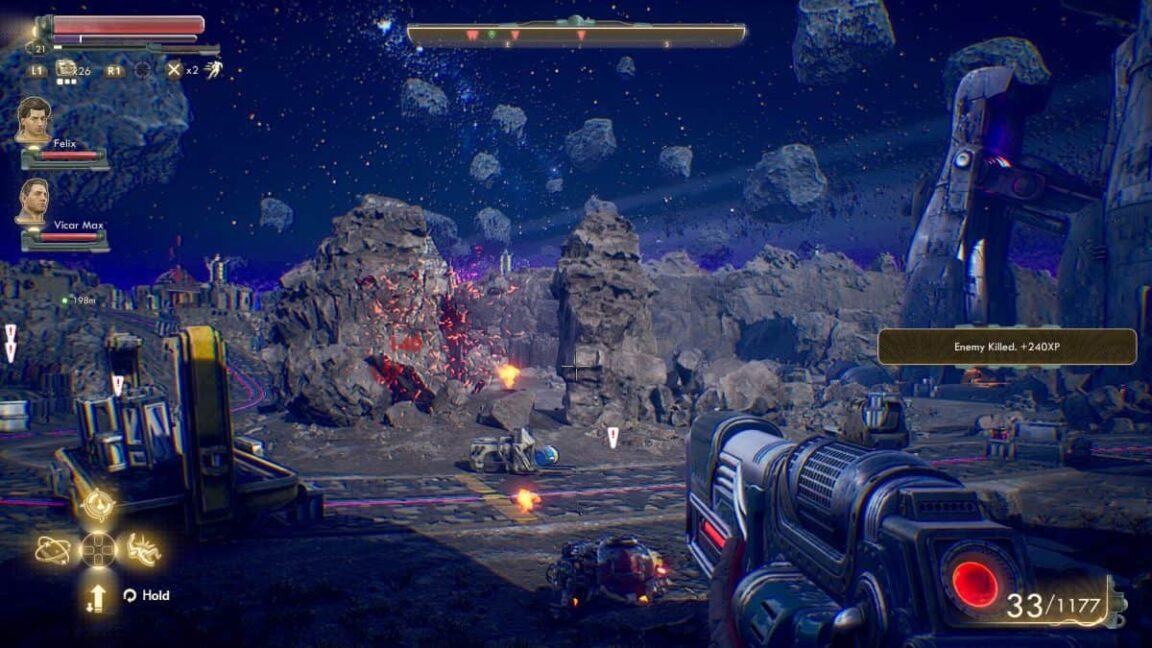1152x648 pixels.
Task: Select the green objective marker on compass
Action: coord(491,34)
